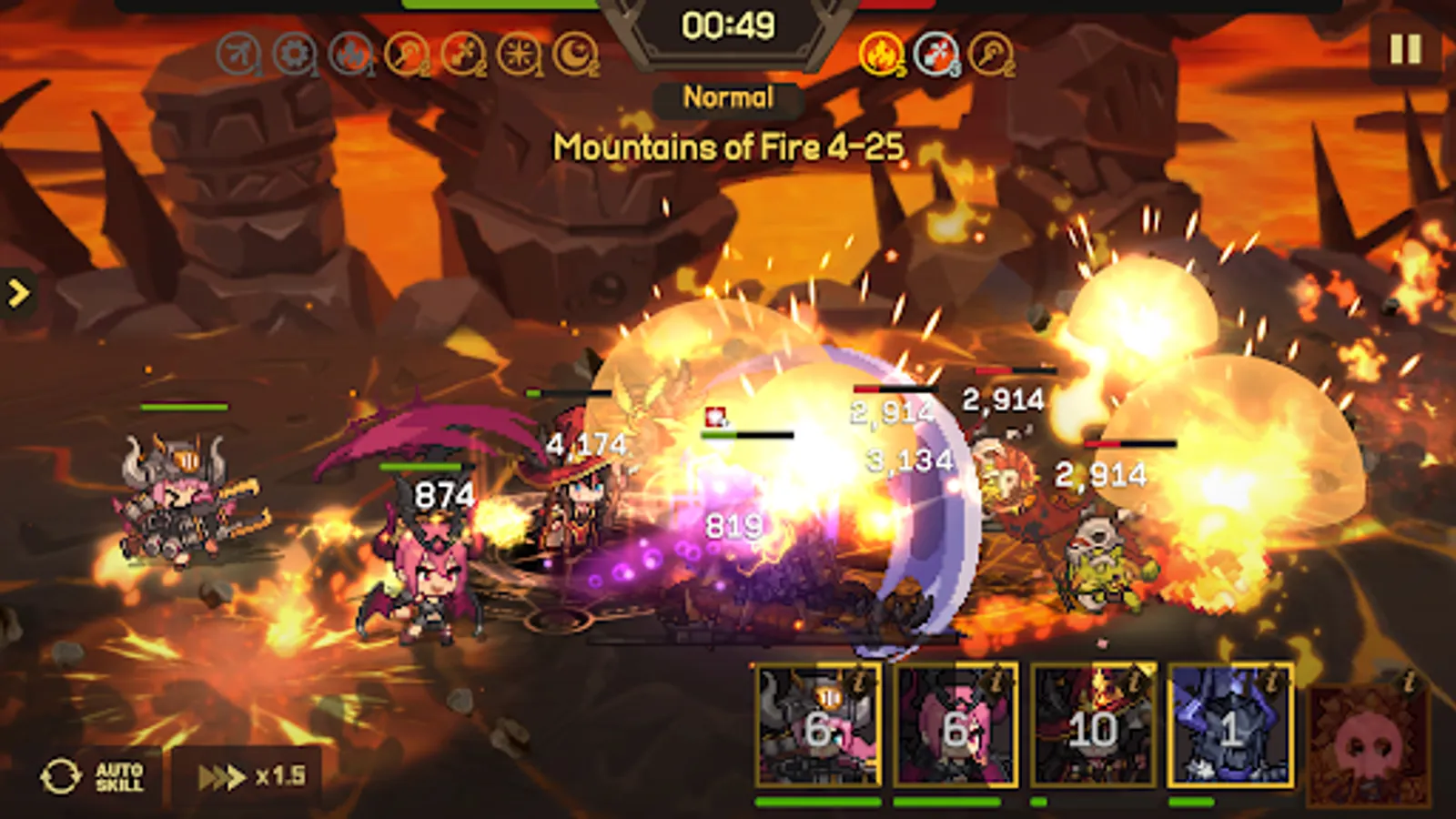Inspect the enemy's yellow flame buff icon
1456x819 pixels.
click(881, 55)
